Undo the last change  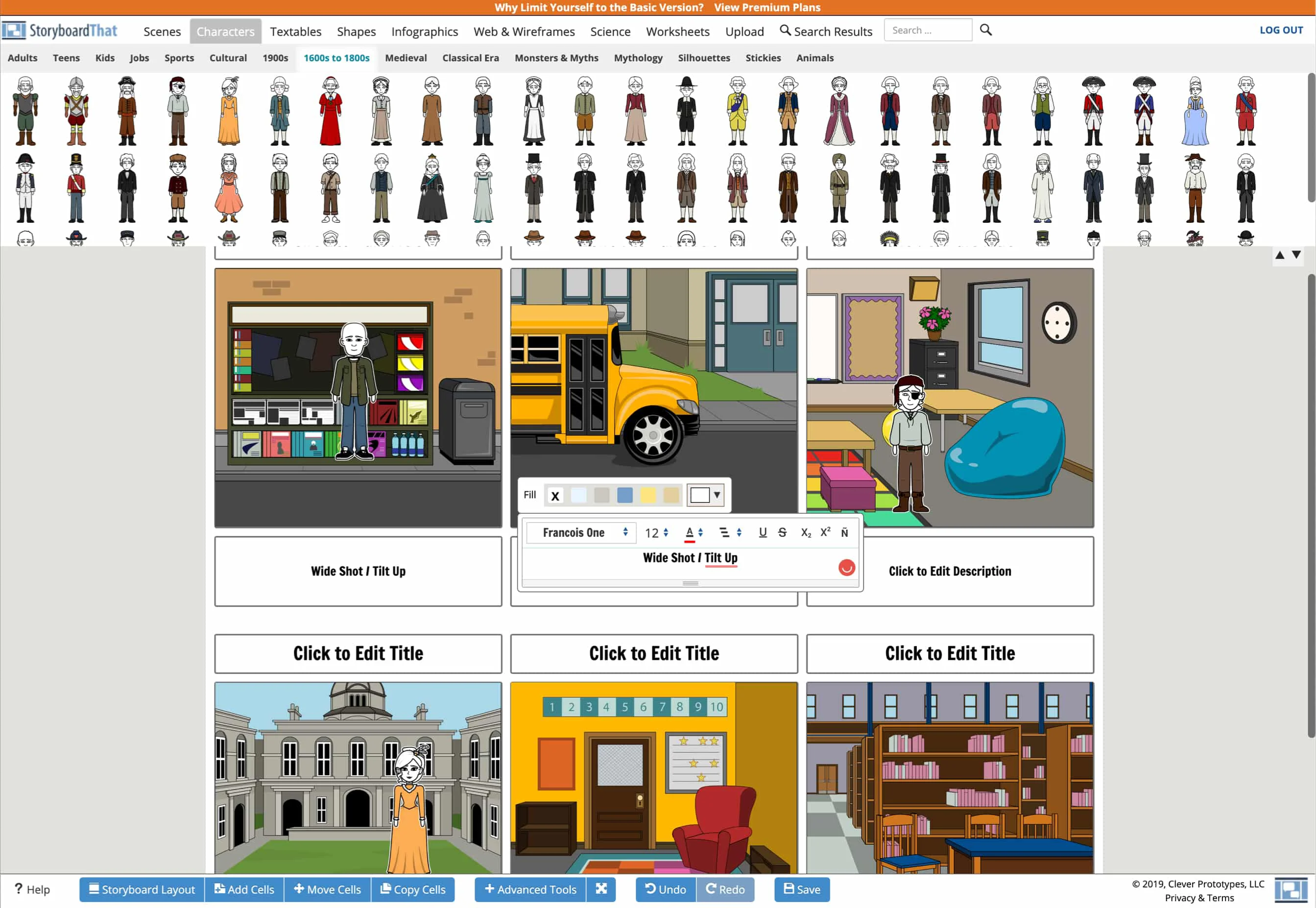click(665, 889)
